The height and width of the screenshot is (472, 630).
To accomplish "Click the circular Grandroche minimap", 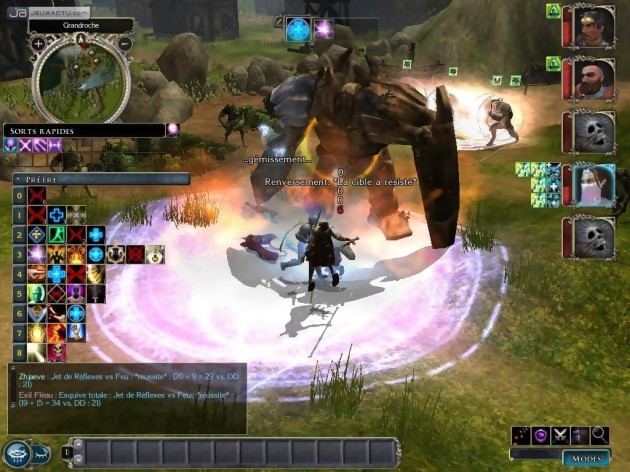I will pos(81,78).
